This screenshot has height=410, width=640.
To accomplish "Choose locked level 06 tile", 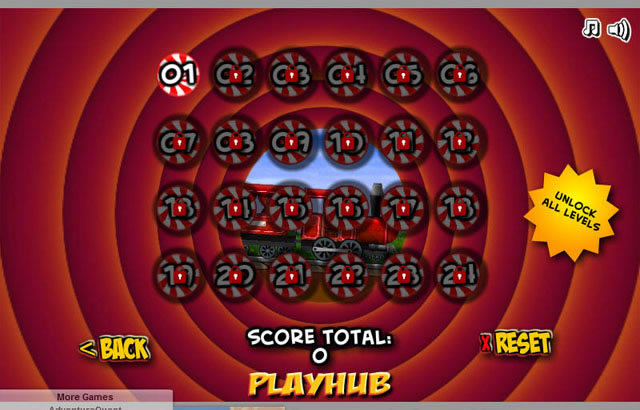I will coord(458,73).
